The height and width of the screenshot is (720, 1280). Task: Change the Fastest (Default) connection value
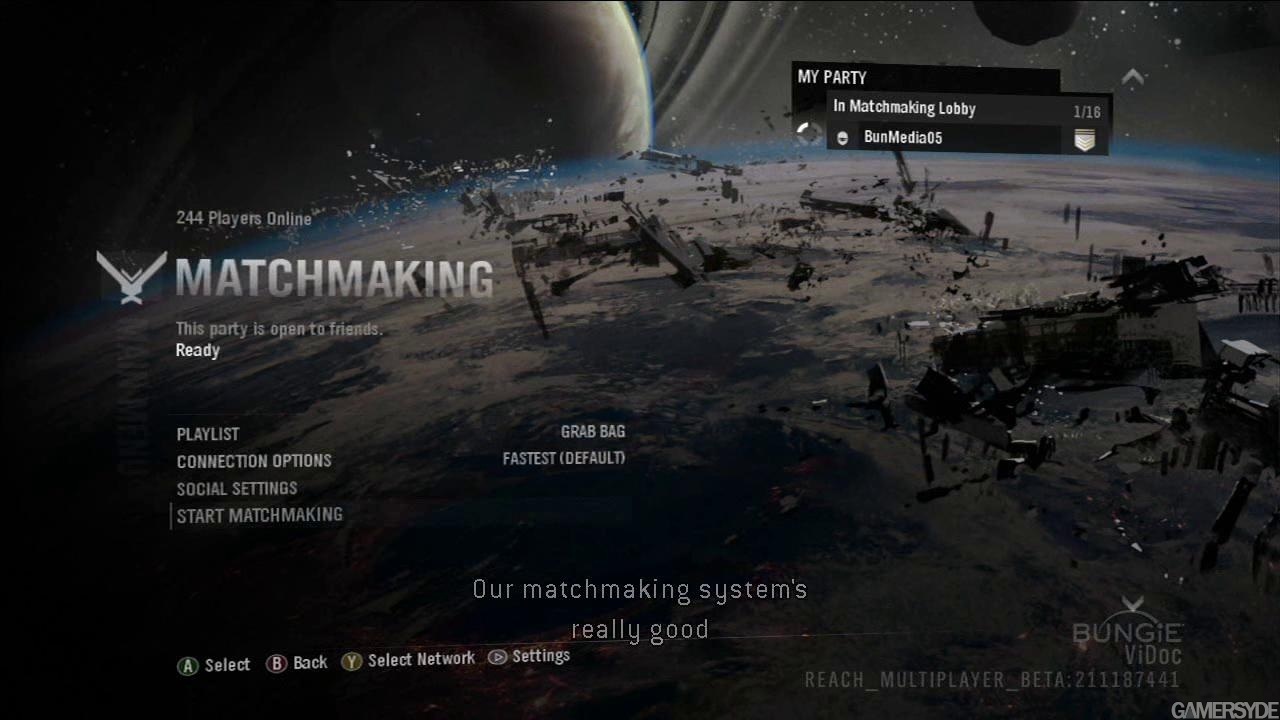pyautogui.click(x=564, y=458)
